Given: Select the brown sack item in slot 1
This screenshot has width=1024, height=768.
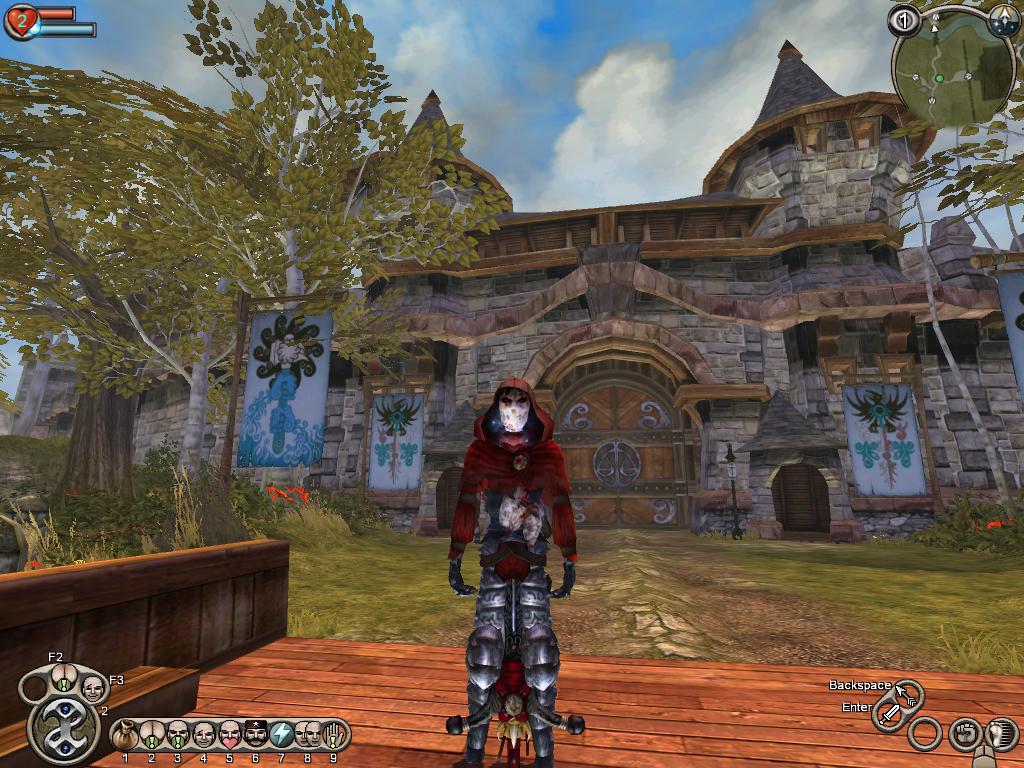Looking at the screenshot, I should [126, 735].
